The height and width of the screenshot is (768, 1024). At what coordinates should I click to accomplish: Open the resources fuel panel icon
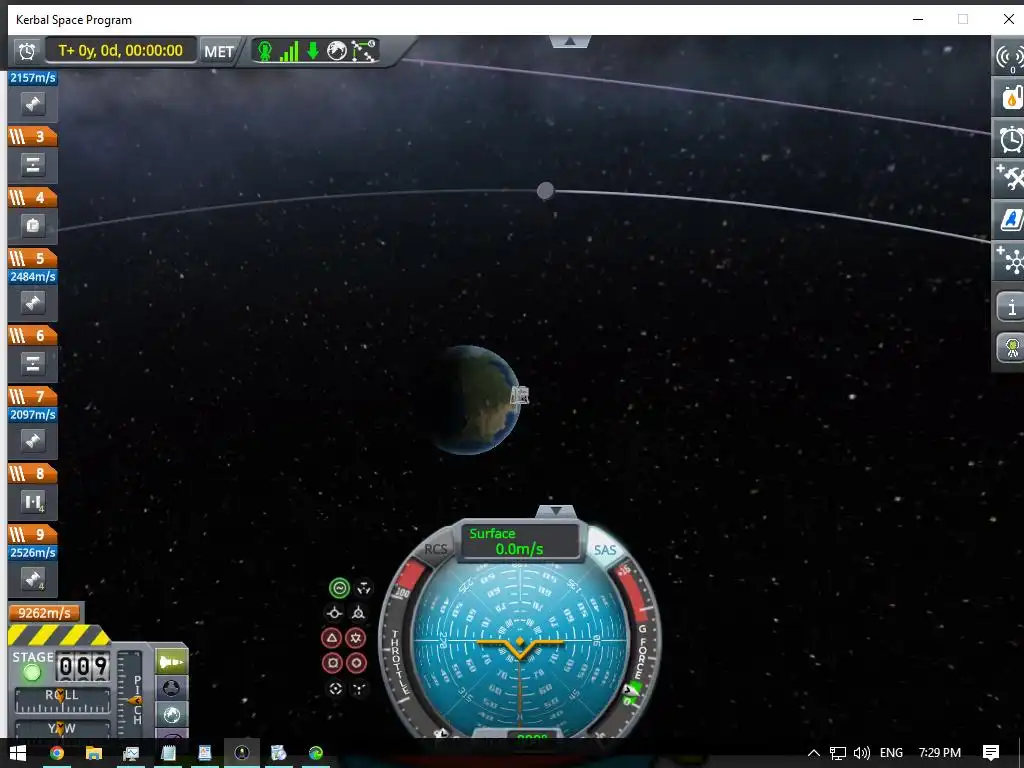(1011, 97)
